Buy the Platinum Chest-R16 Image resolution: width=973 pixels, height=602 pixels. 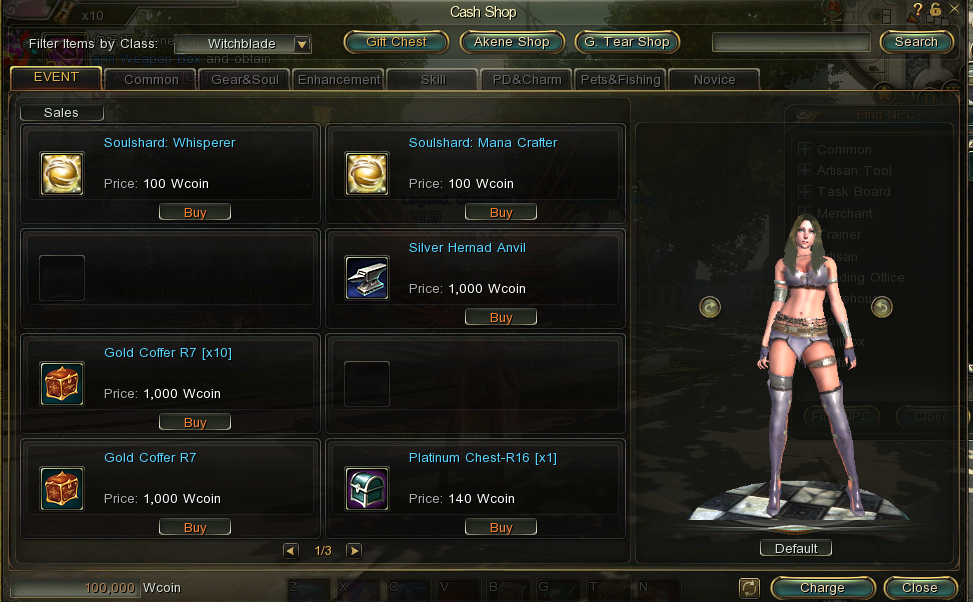pos(501,527)
